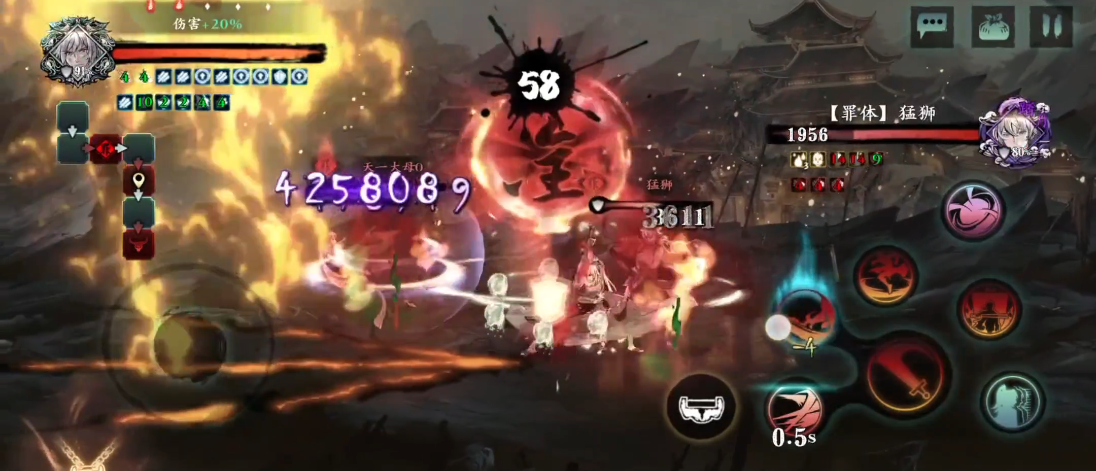Move with the virtual joystick

tap(188, 345)
